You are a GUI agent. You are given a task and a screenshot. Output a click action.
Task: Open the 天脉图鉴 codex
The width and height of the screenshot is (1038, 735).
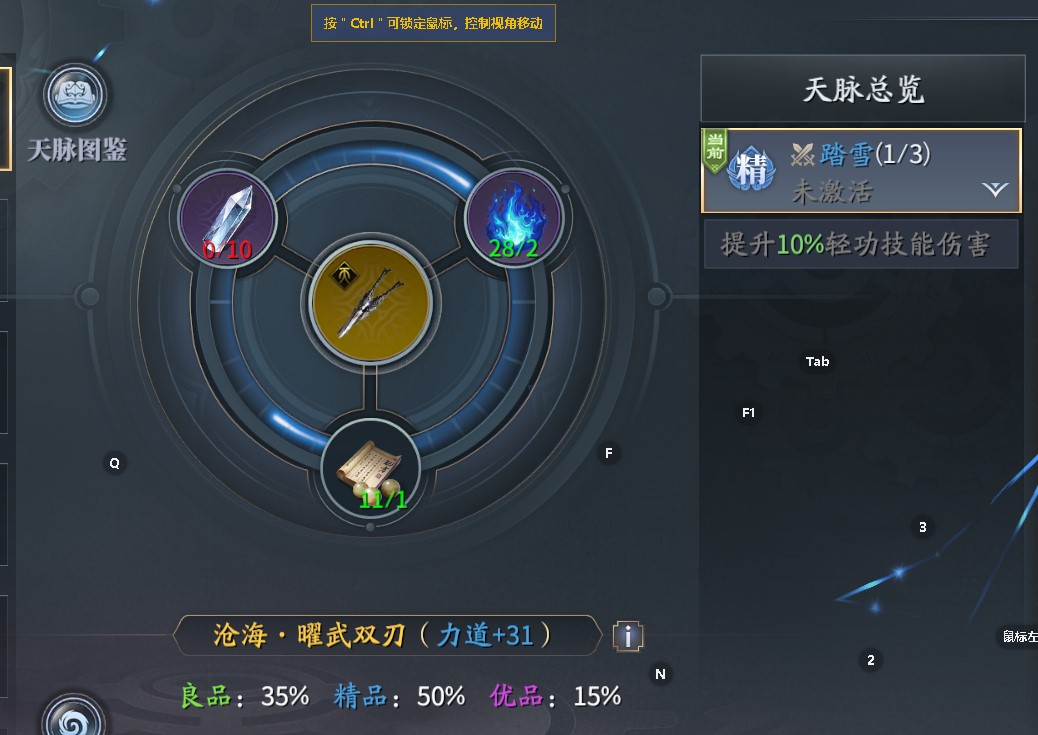coord(77,97)
